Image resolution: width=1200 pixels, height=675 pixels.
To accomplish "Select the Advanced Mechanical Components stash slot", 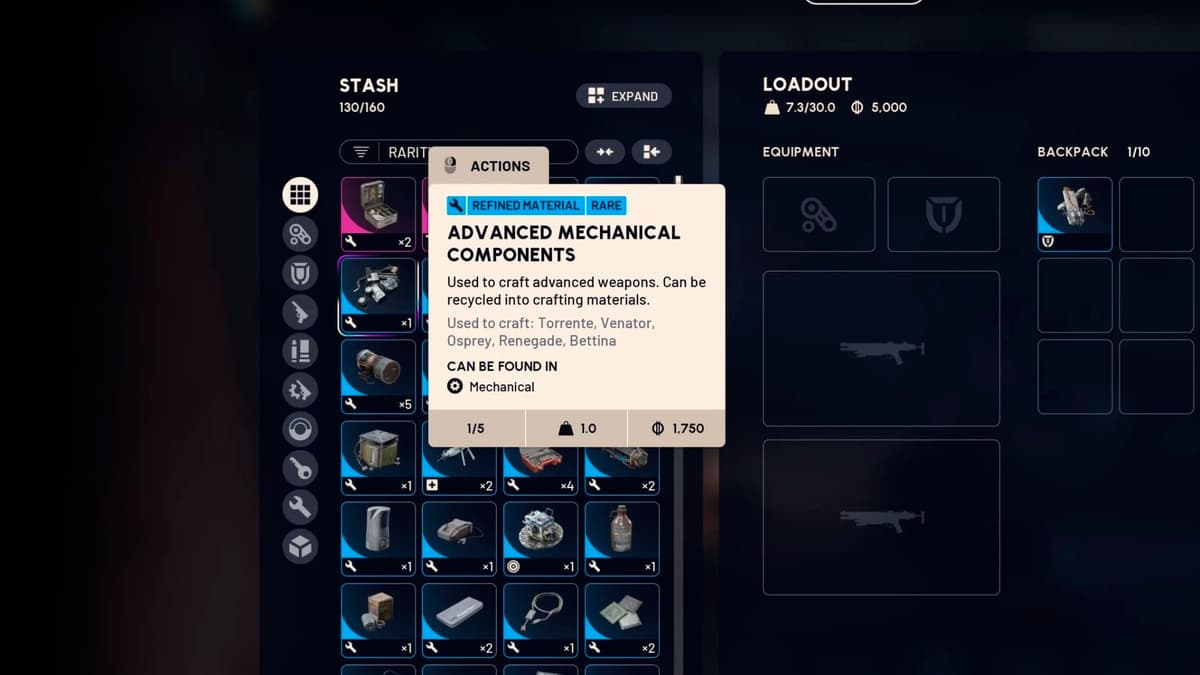I will [378, 295].
